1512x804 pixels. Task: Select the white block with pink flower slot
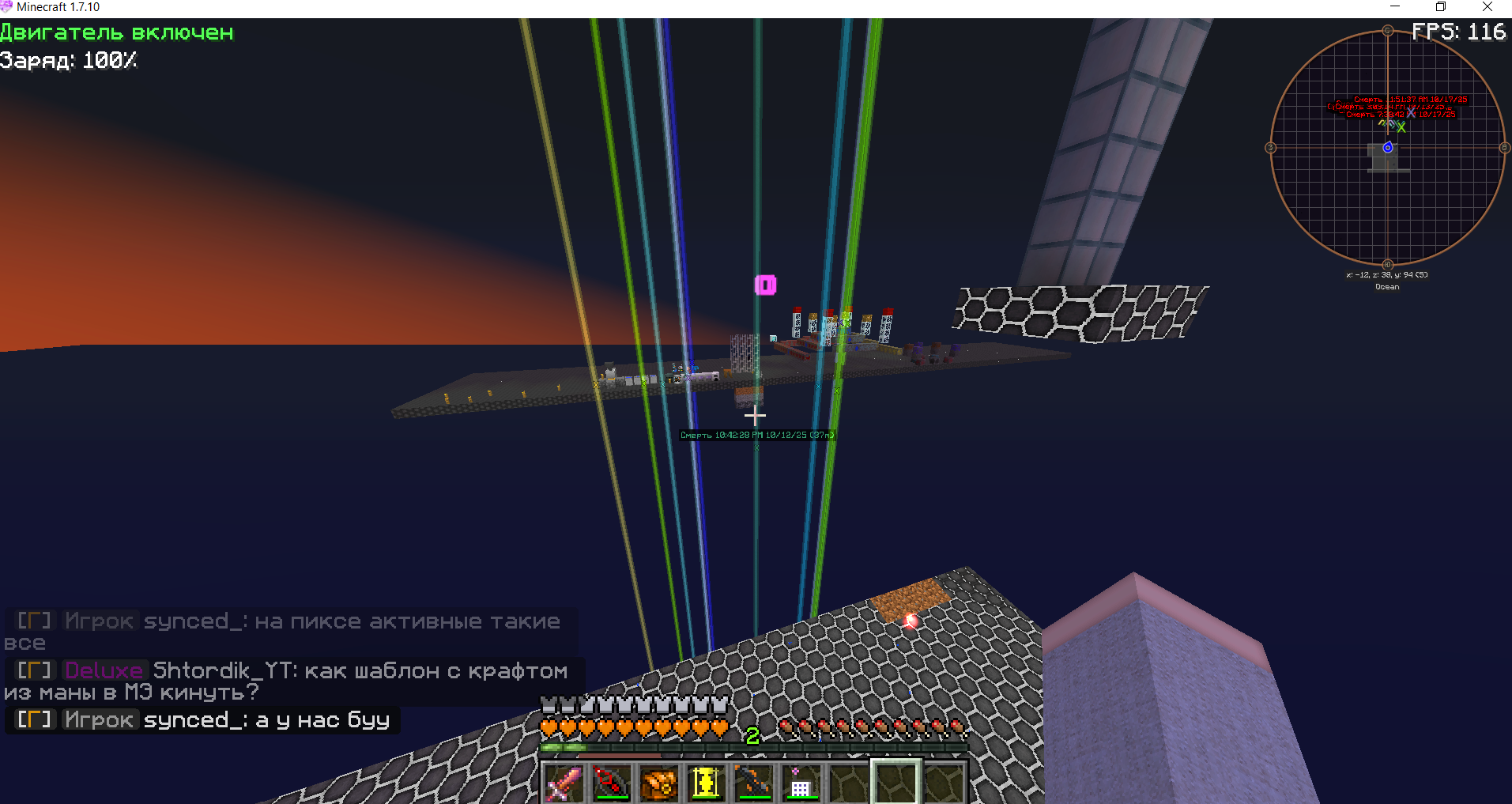pos(801,783)
